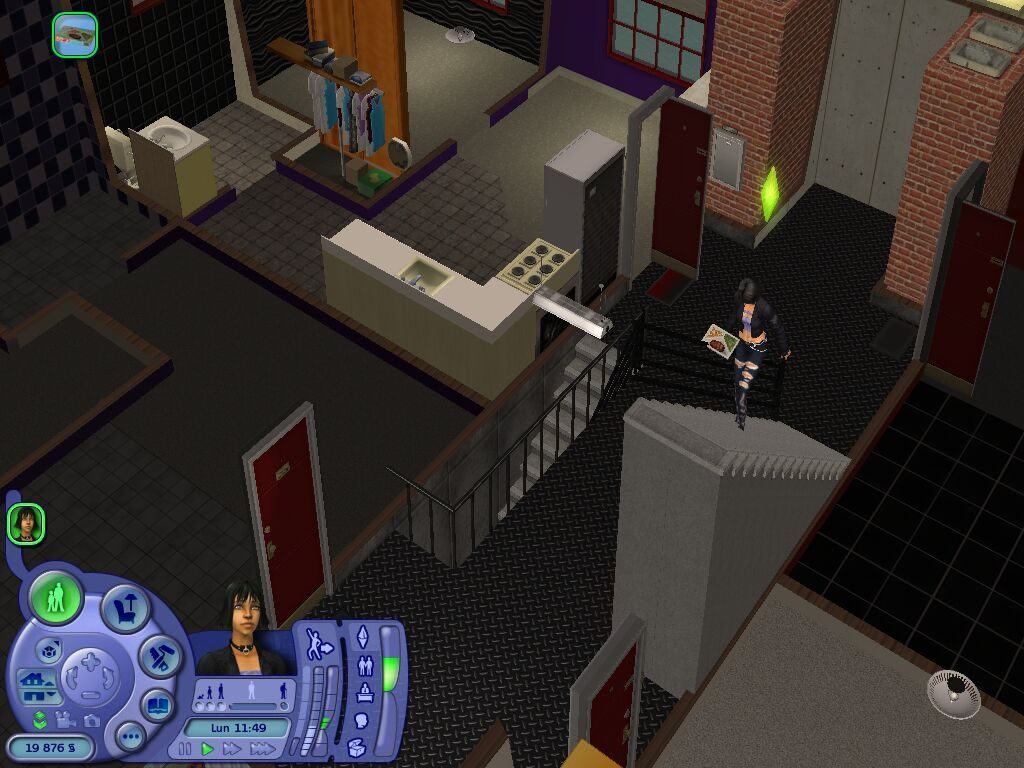Pause the game
This screenshot has height=768, width=1024.
tap(185, 748)
